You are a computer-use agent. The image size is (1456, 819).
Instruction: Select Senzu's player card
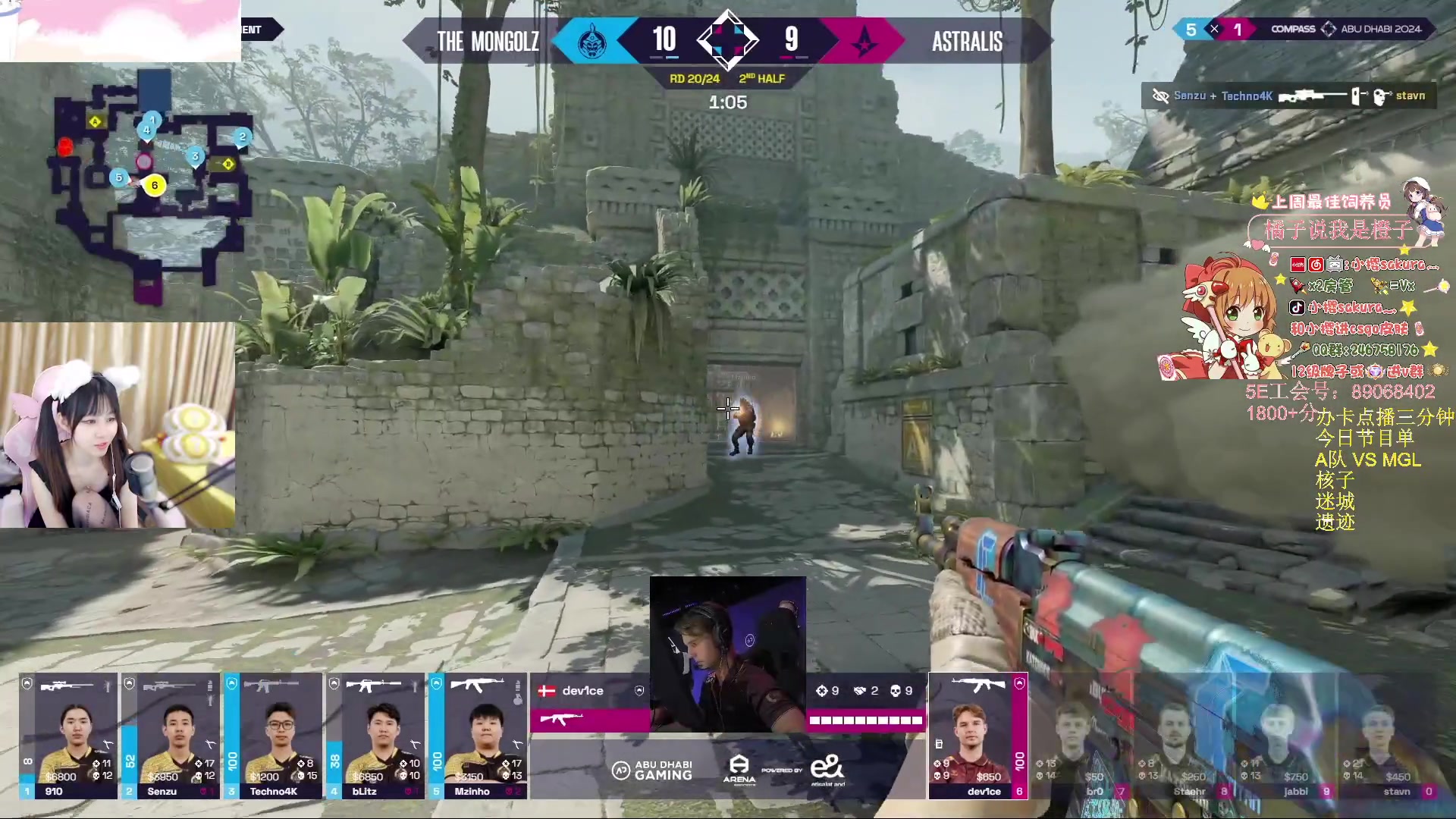171,736
